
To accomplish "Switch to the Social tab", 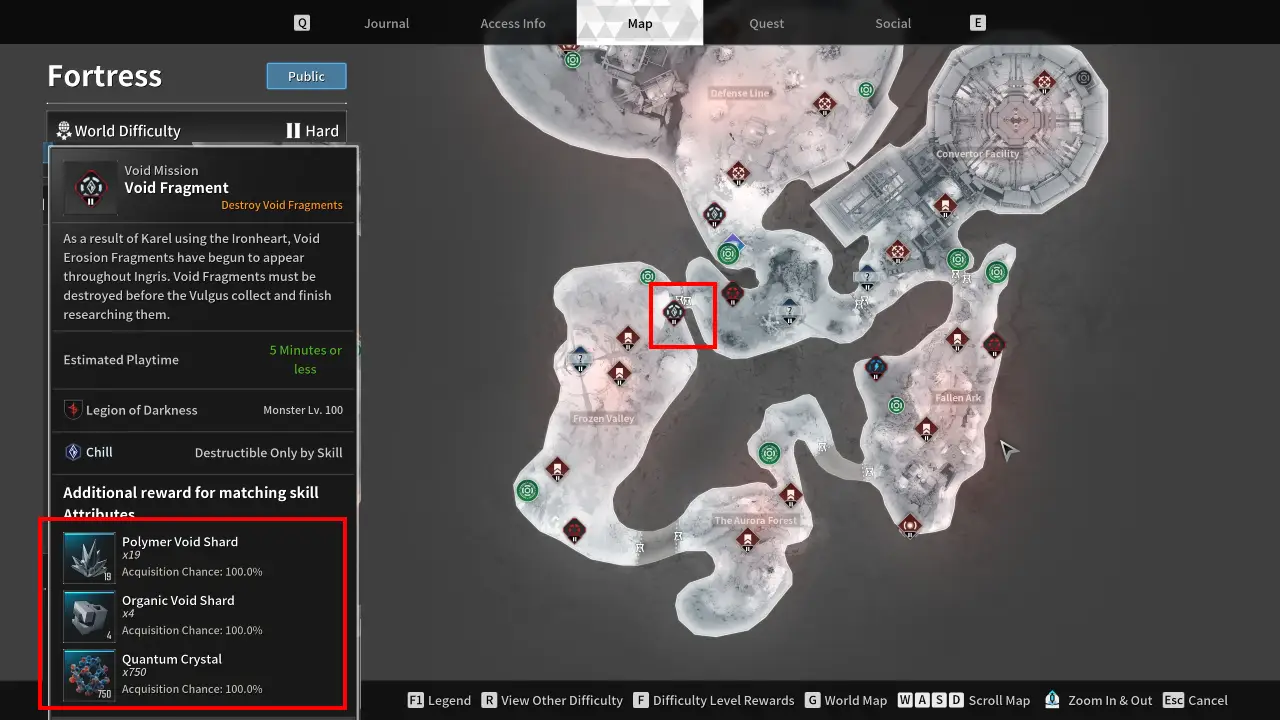I will [x=892, y=23].
